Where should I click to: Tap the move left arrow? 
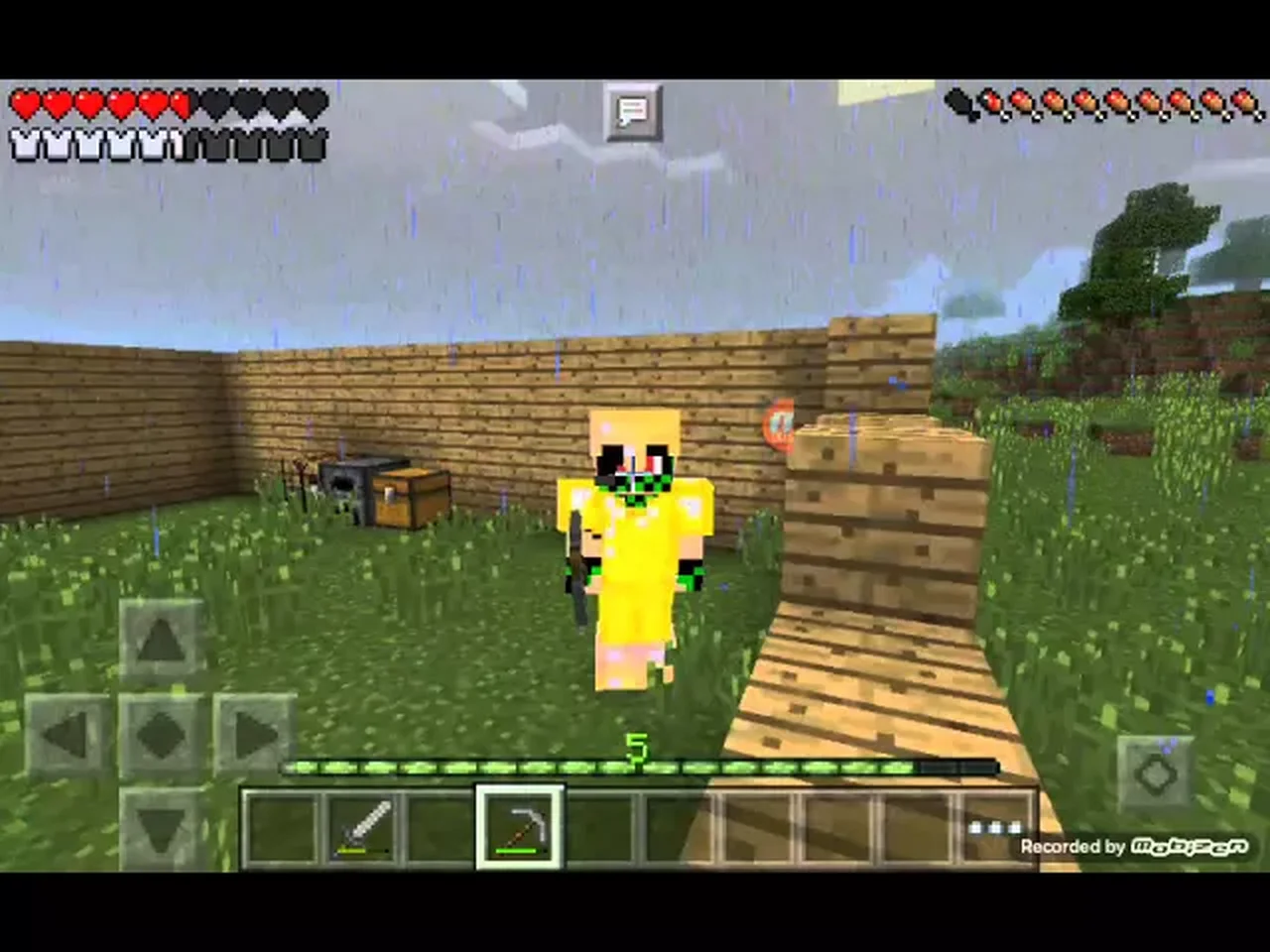pyautogui.click(x=66, y=736)
